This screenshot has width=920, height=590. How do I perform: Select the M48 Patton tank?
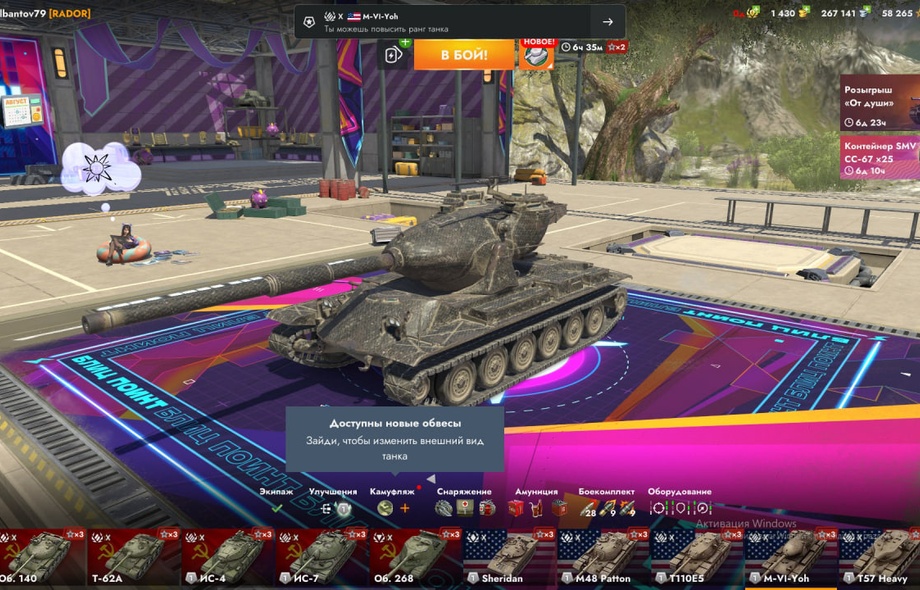tap(600, 558)
